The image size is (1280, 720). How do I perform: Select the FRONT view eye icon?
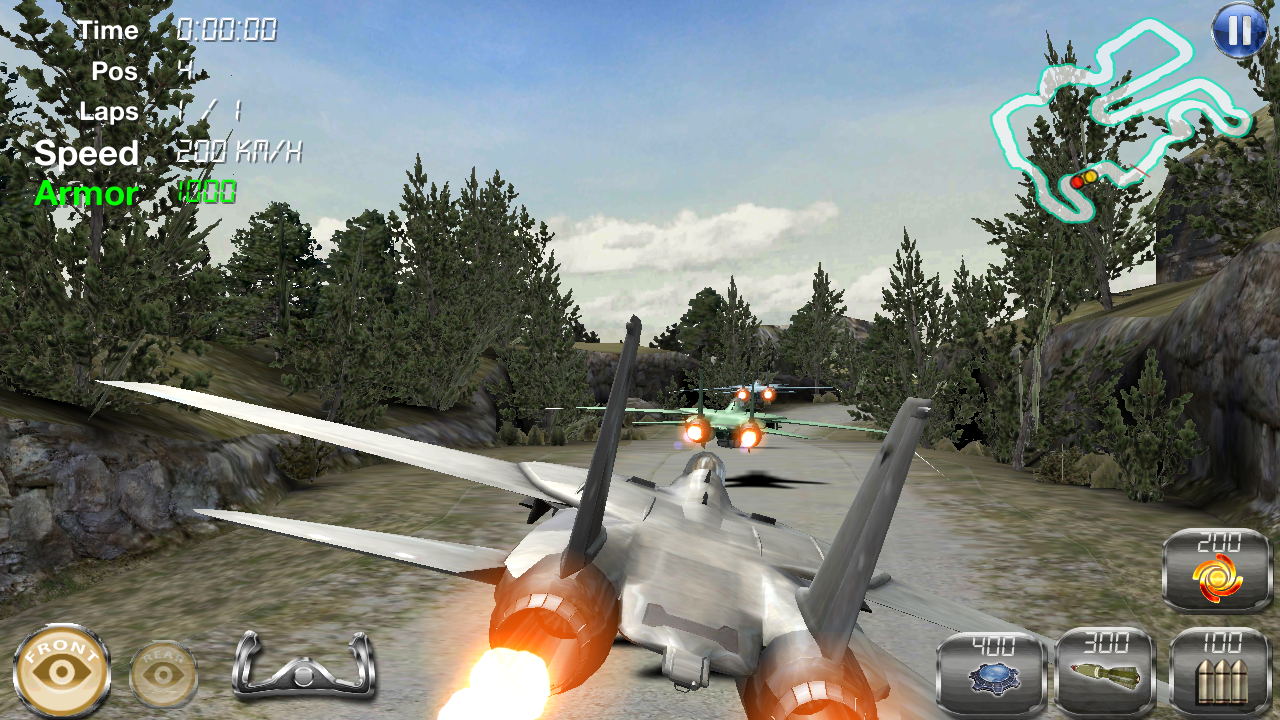click(62, 668)
